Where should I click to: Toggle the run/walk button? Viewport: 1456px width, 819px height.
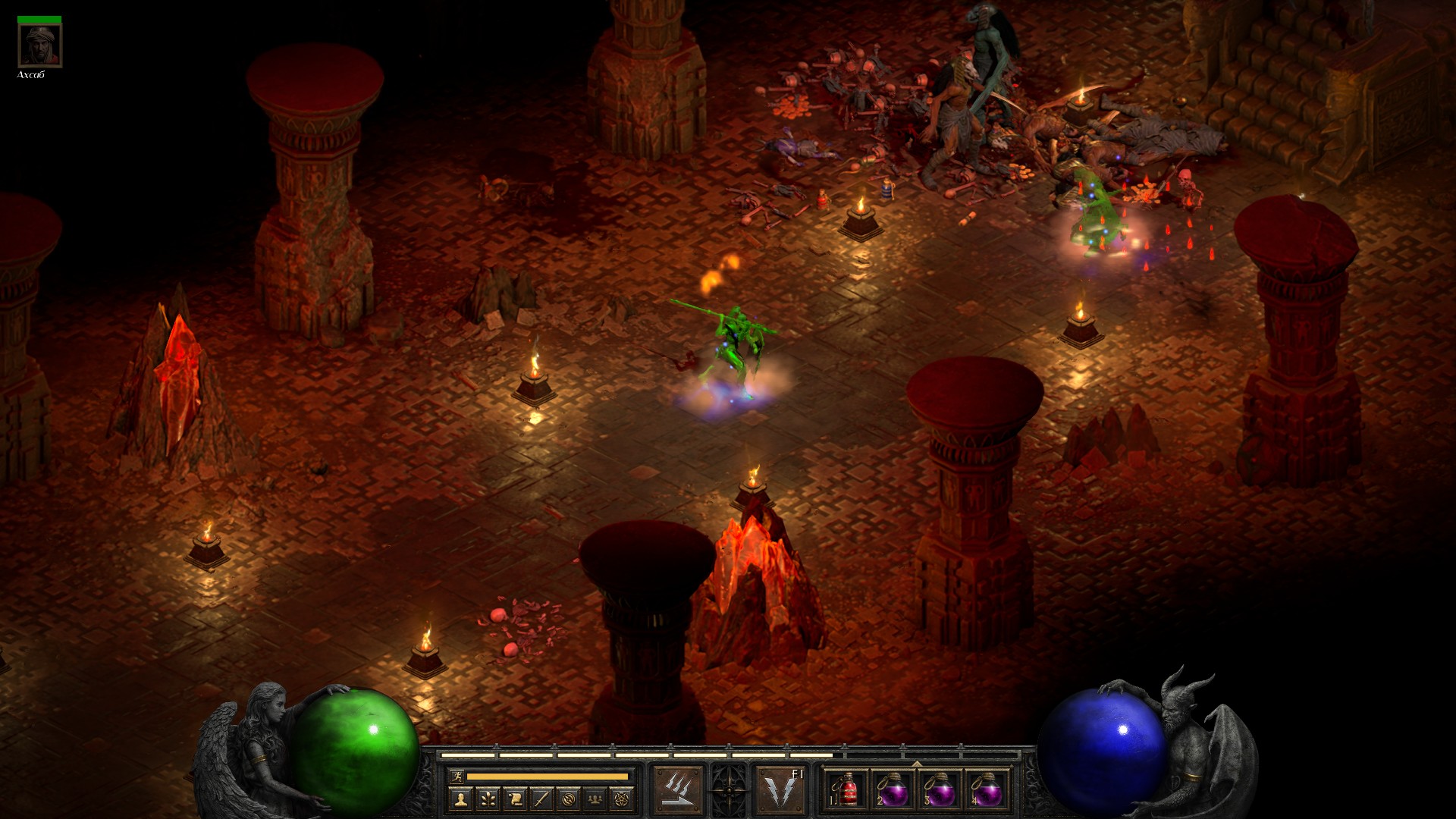pyautogui.click(x=456, y=776)
